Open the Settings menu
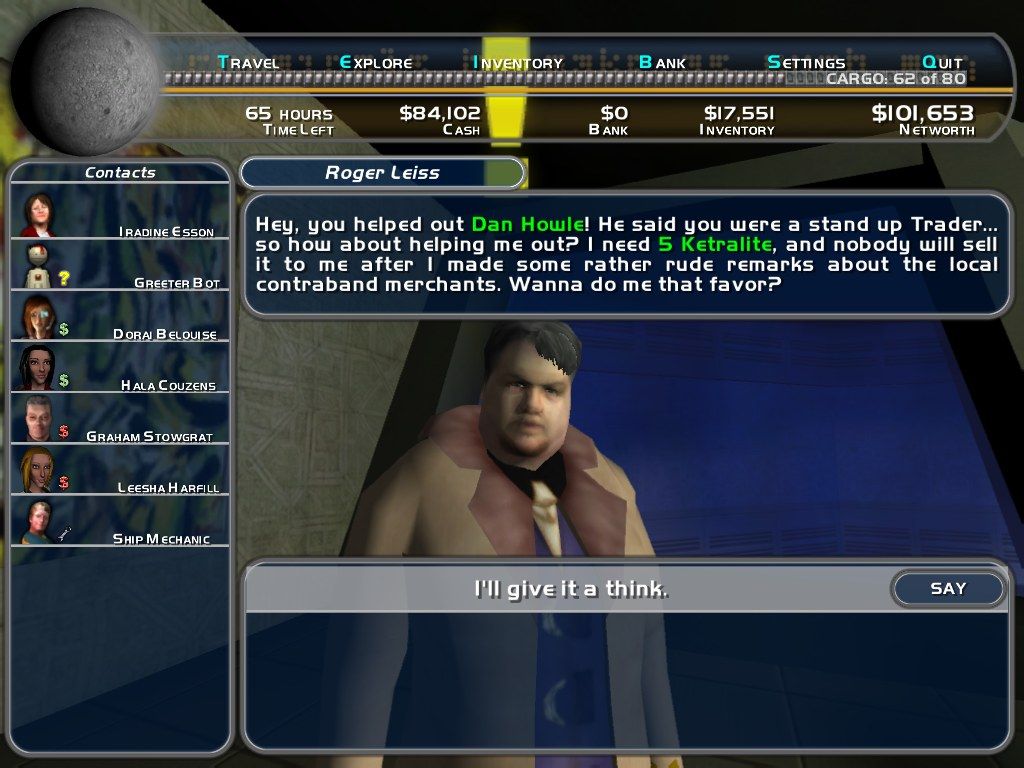This screenshot has width=1024, height=768. [806, 62]
